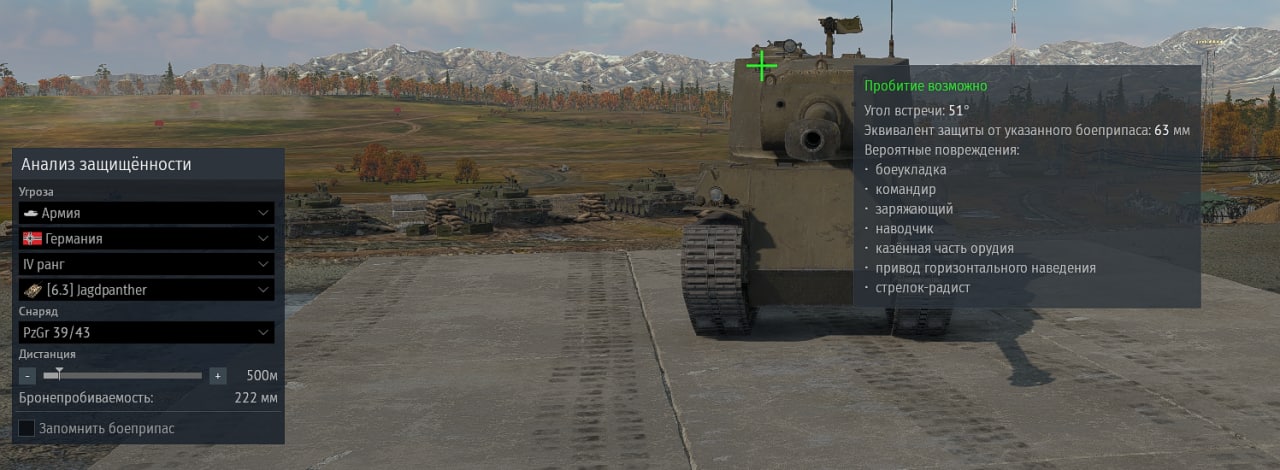Open the PzGr 39/43 shell dropdown
Viewport: 1280px width, 470px height.
(x=146, y=332)
